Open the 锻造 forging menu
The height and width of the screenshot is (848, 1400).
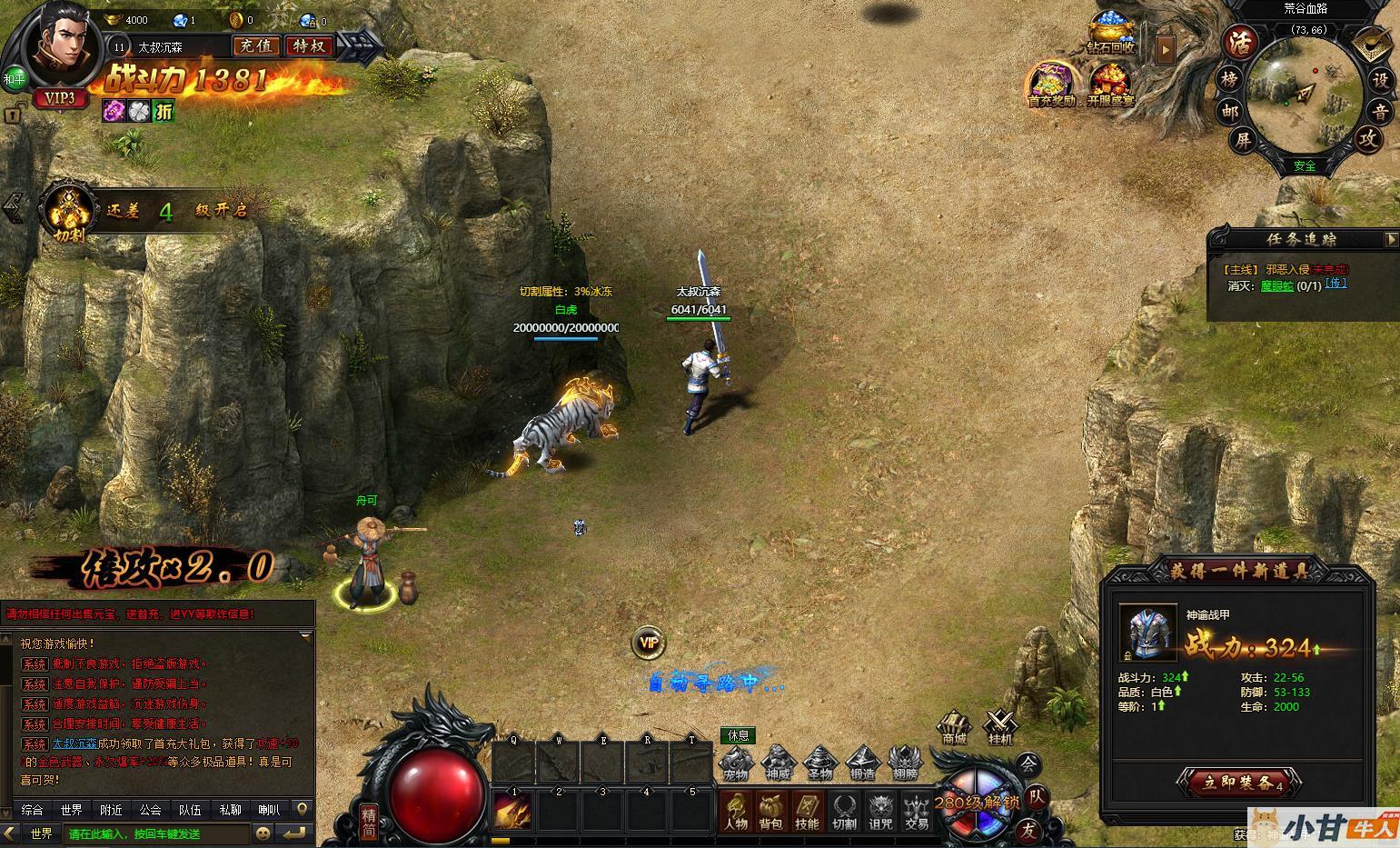pos(862,763)
